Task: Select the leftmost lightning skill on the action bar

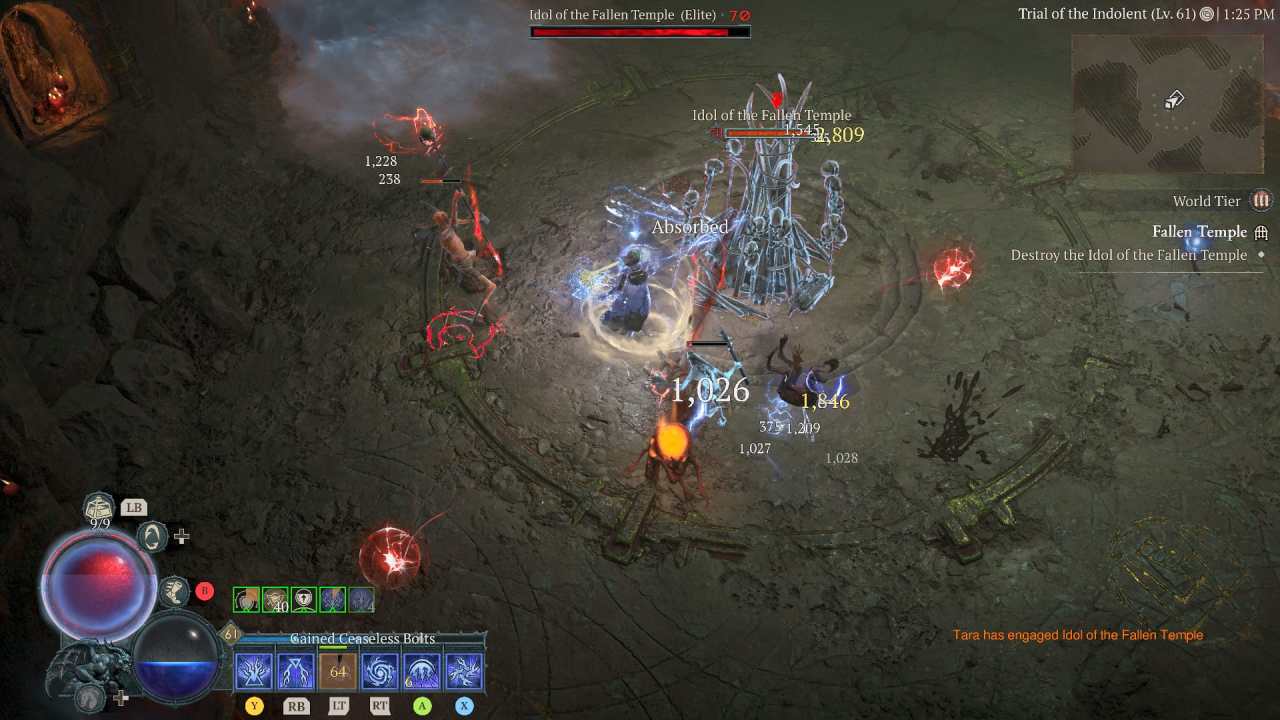Action: (252, 670)
